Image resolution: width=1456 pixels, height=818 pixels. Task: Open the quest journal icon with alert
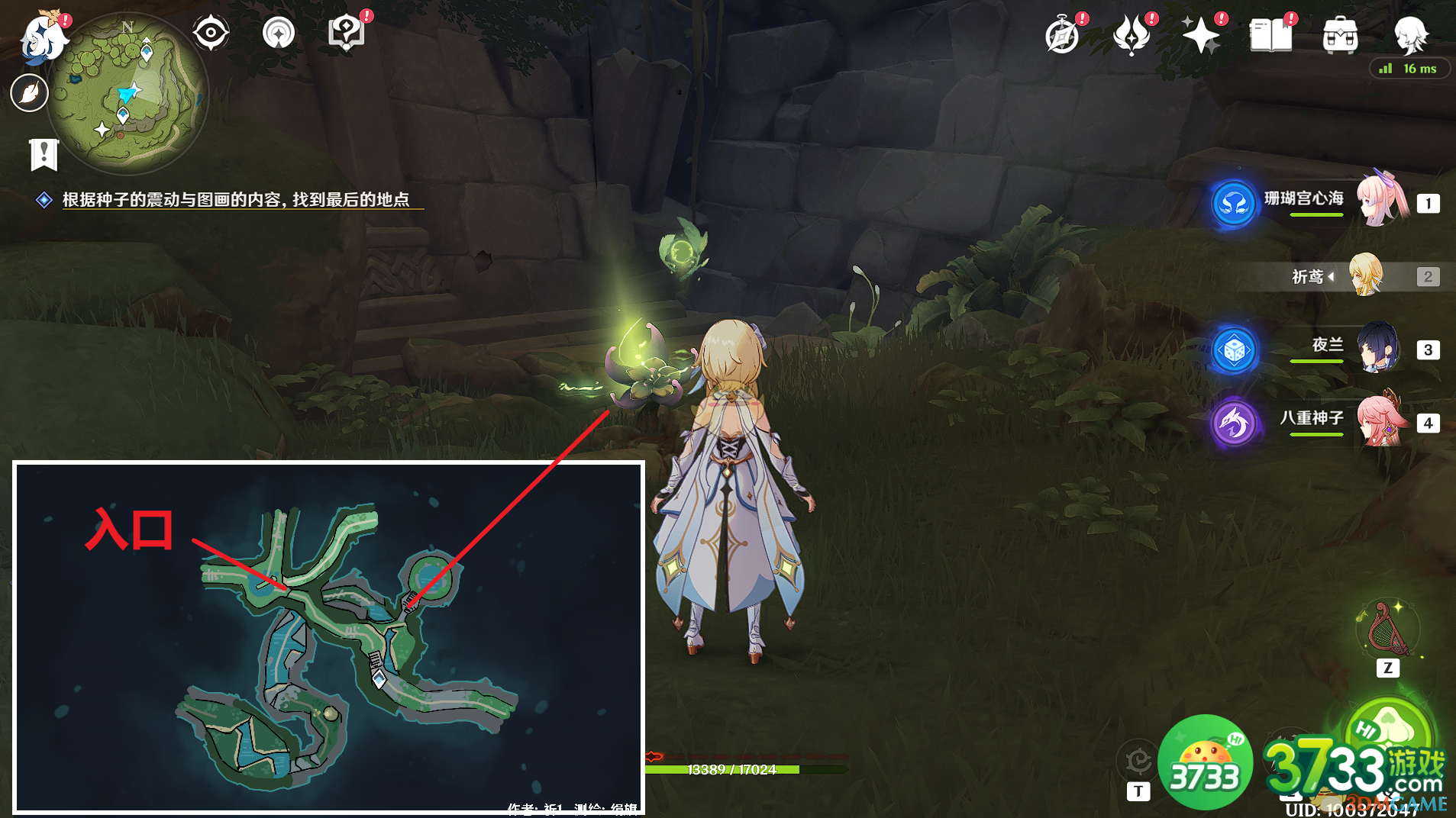coord(347,34)
